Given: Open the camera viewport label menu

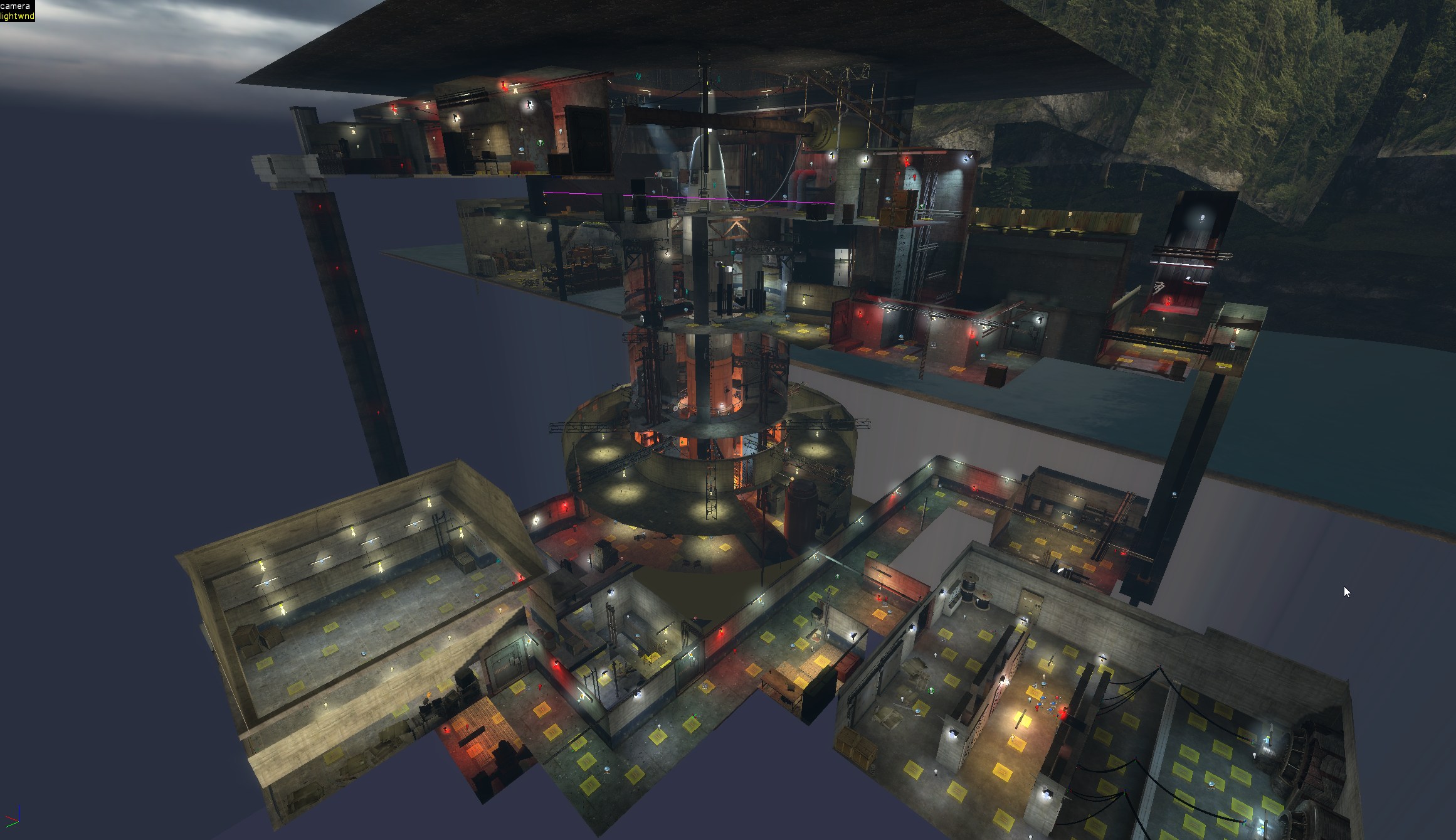Looking at the screenshot, I should coord(15,6).
